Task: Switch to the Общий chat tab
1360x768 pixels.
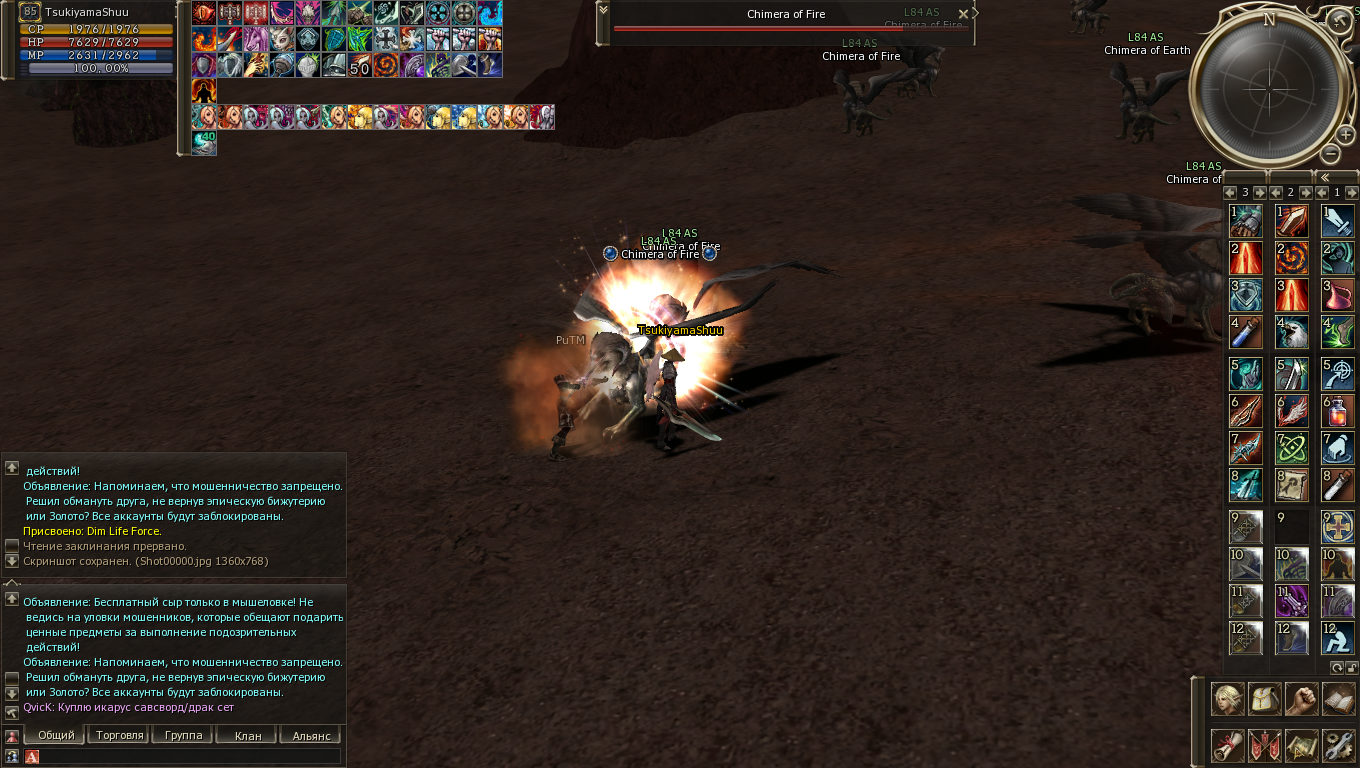Action: coord(56,735)
